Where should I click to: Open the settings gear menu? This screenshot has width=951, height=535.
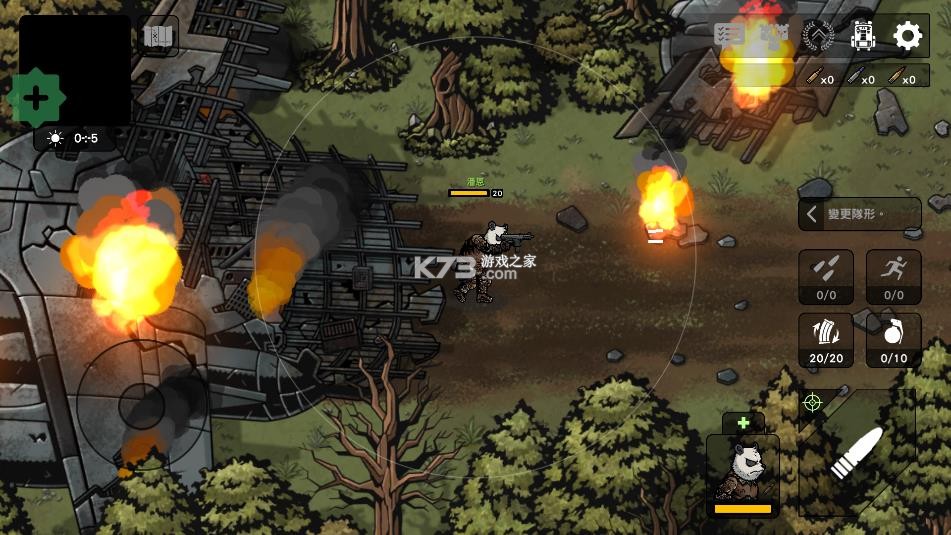coord(907,36)
